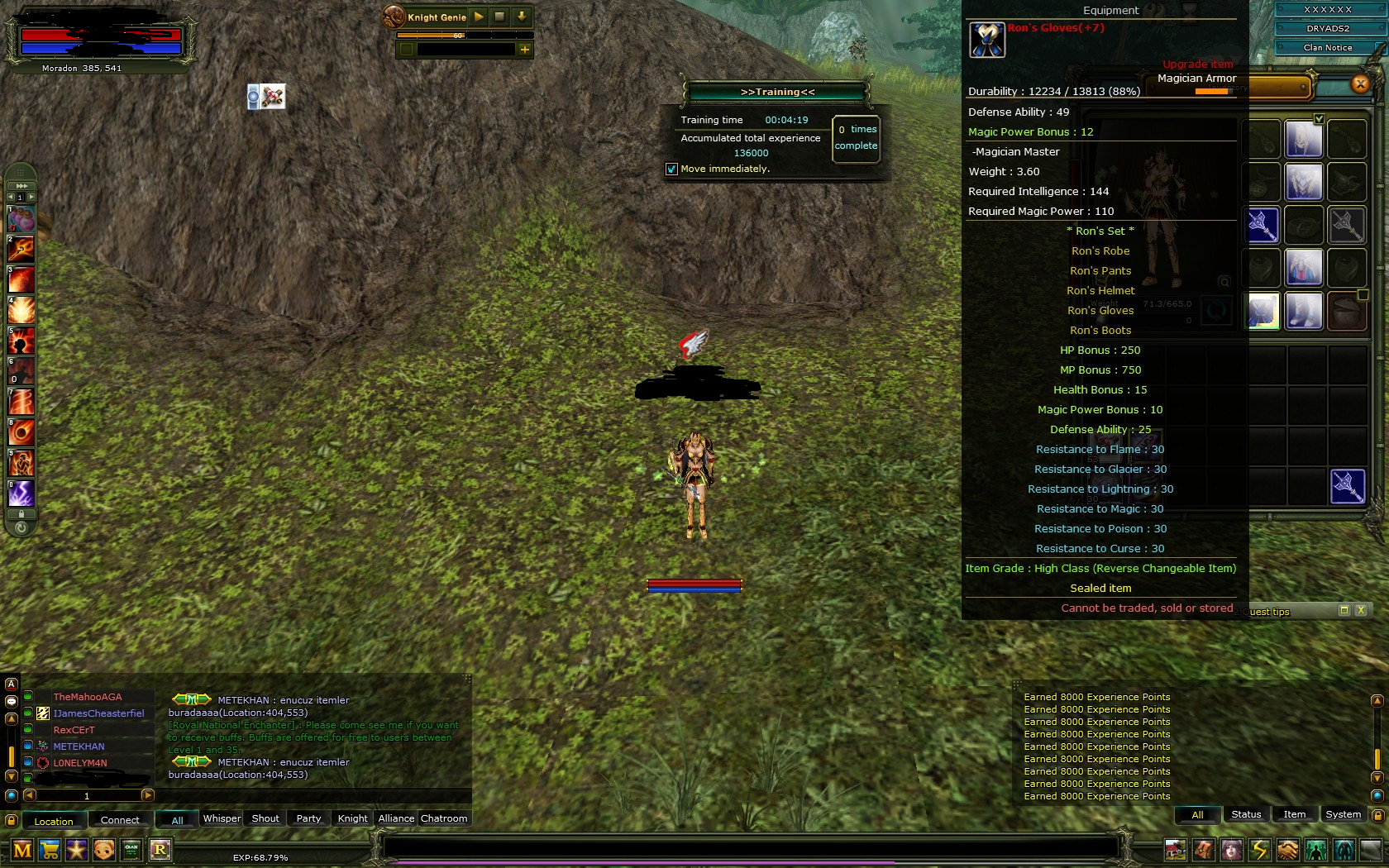Switch to the Whisper chat tab

(x=221, y=818)
